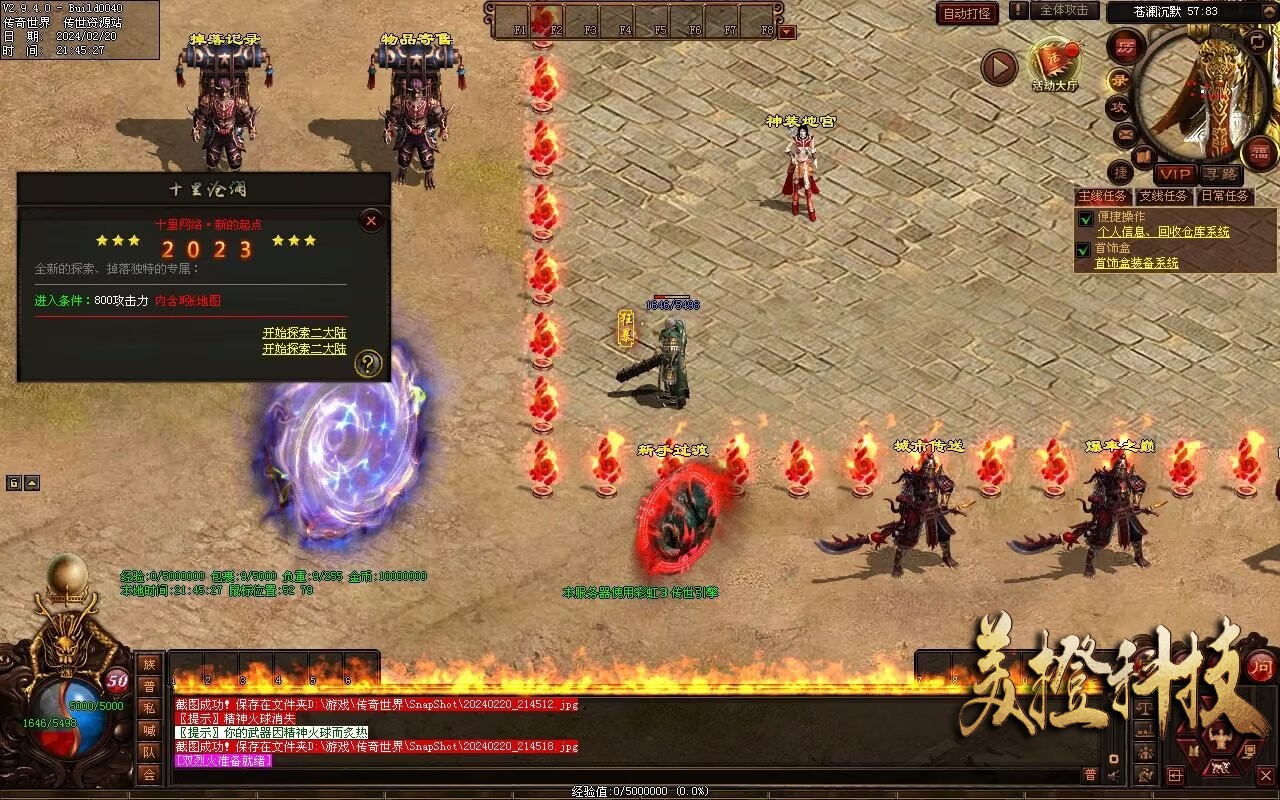The image size is (1280, 800).
Task: Switch to the 主线任务 quest tab
Action: tap(1102, 196)
